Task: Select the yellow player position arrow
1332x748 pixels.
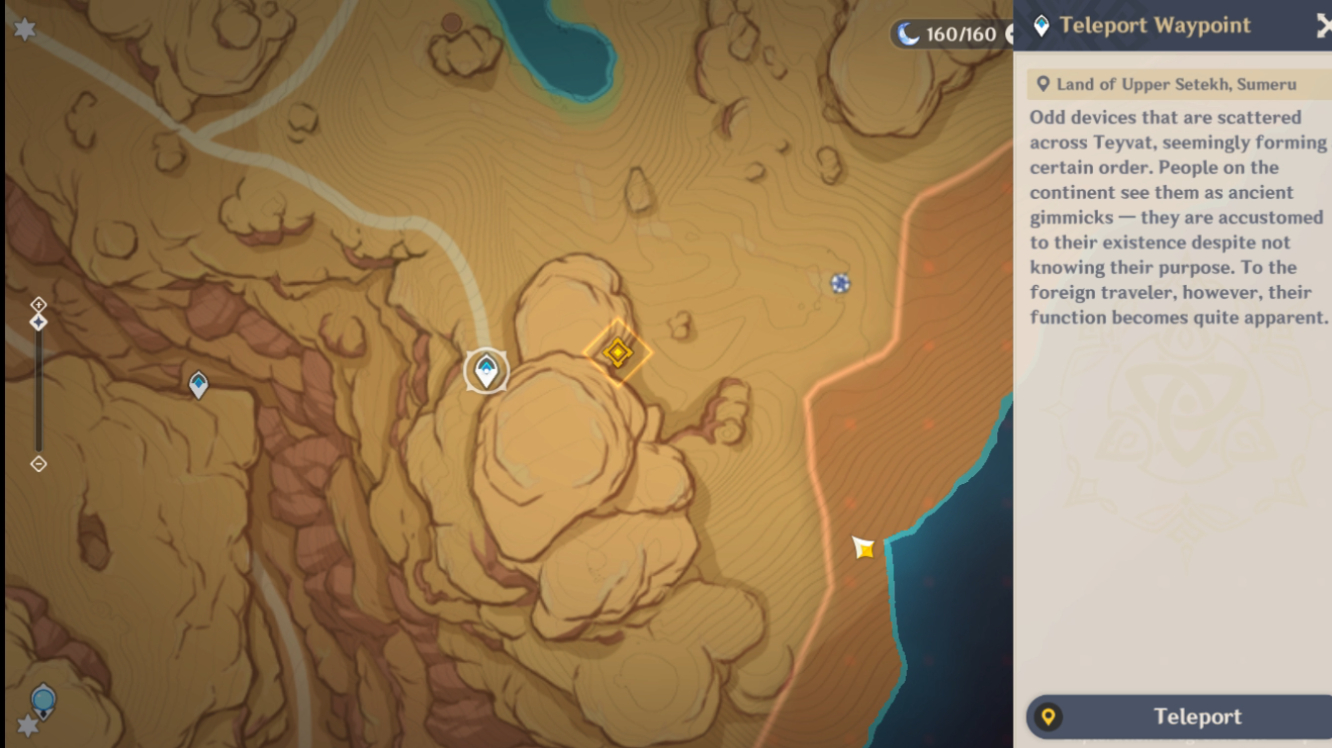Action: tap(863, 547)
